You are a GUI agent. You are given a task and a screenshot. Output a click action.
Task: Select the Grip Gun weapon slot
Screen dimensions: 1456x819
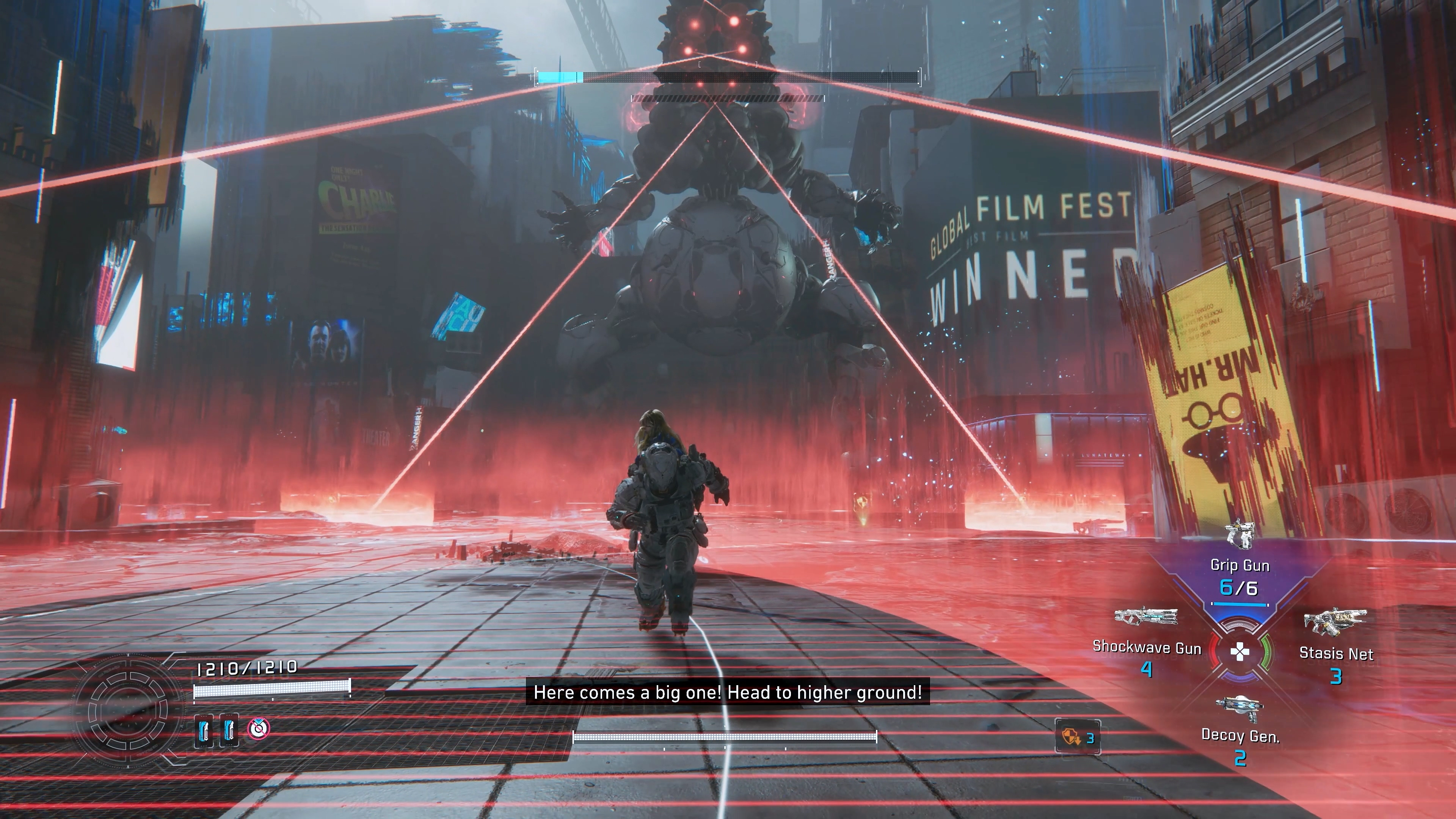point(1239,565)
